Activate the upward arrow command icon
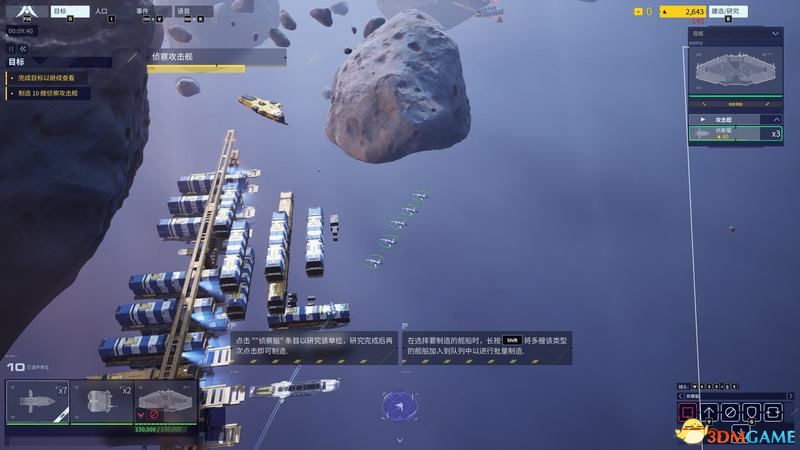The height and width of the screenshot is (450, 800). [x=709, y=411]
